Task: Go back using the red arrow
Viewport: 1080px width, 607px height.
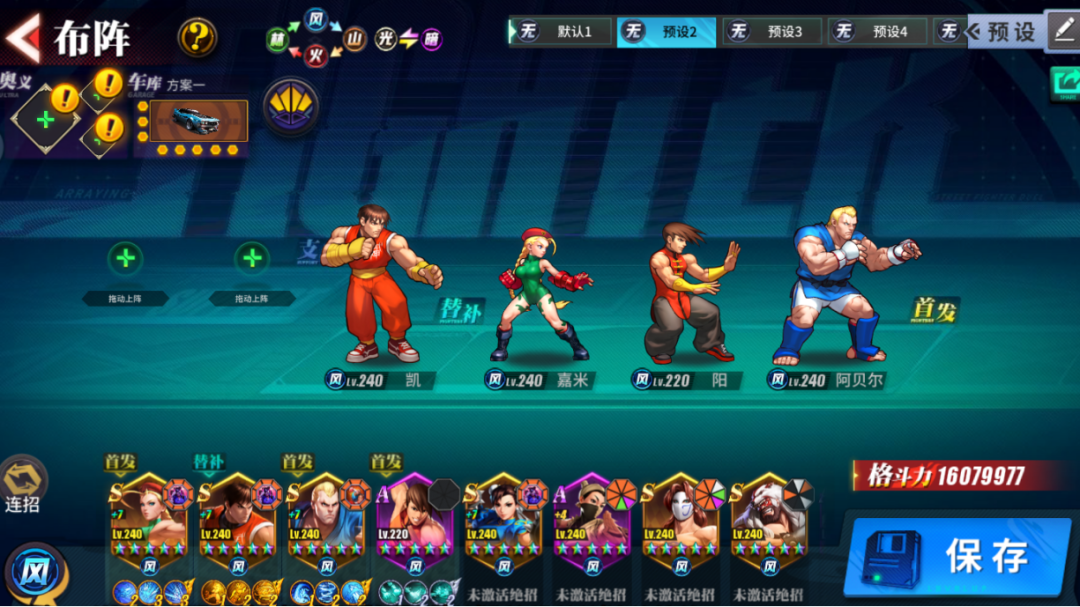Action: click(22, 38)
